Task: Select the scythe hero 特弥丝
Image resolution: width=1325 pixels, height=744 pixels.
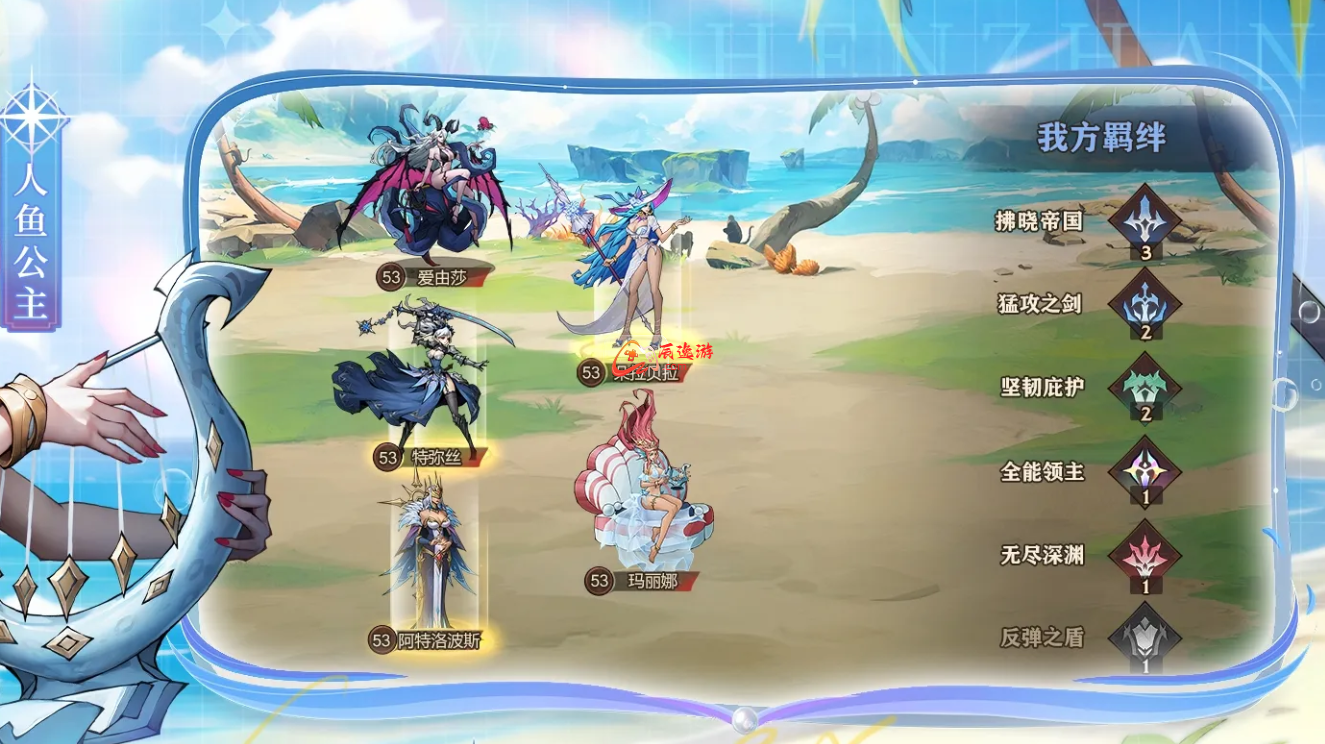Action: 425,380
